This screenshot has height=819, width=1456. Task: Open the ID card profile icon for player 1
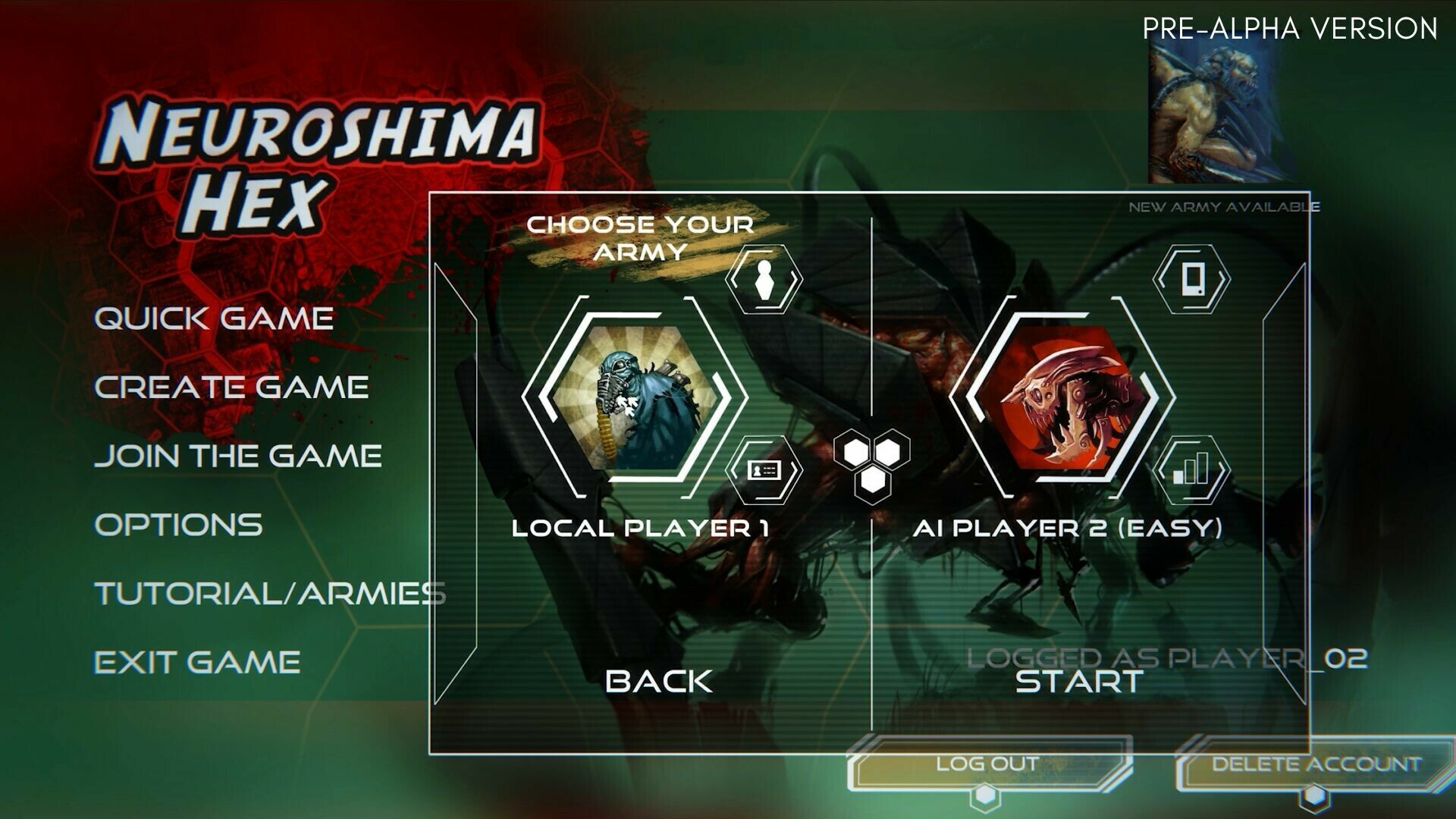coord(764,472)
